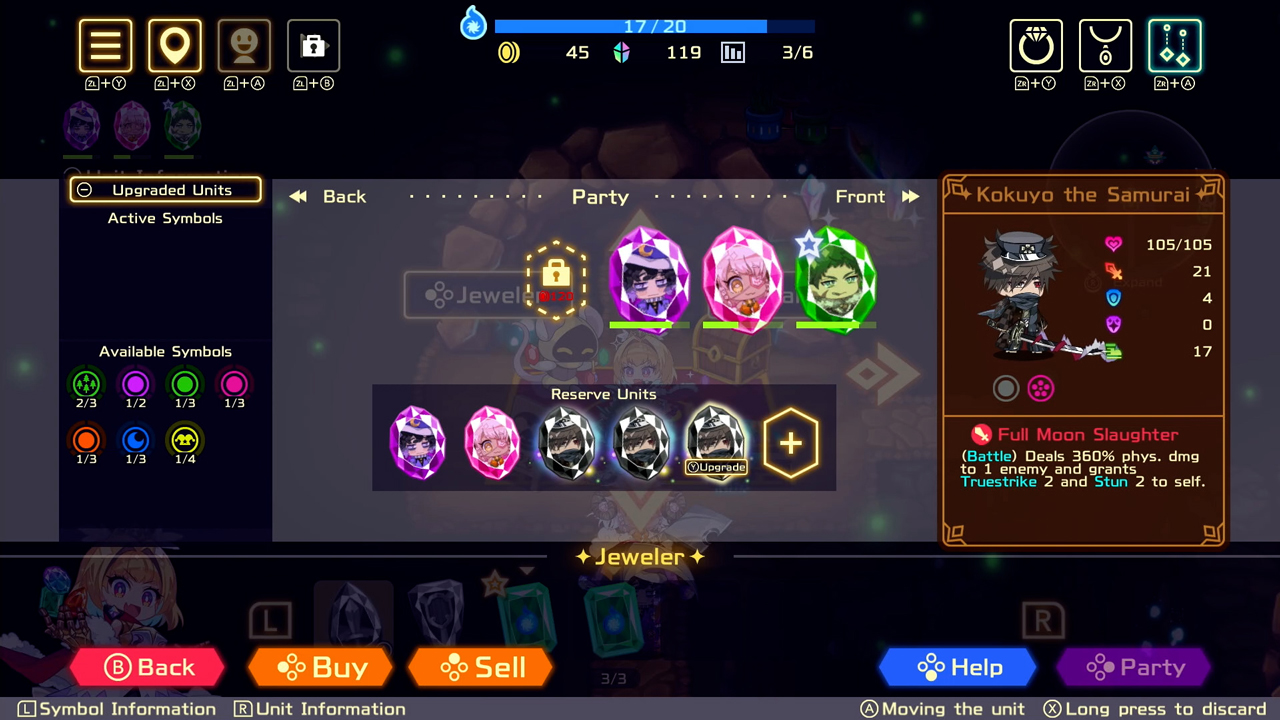
Task: Open the locked chest icon
Action: click(x=313, y=45)
